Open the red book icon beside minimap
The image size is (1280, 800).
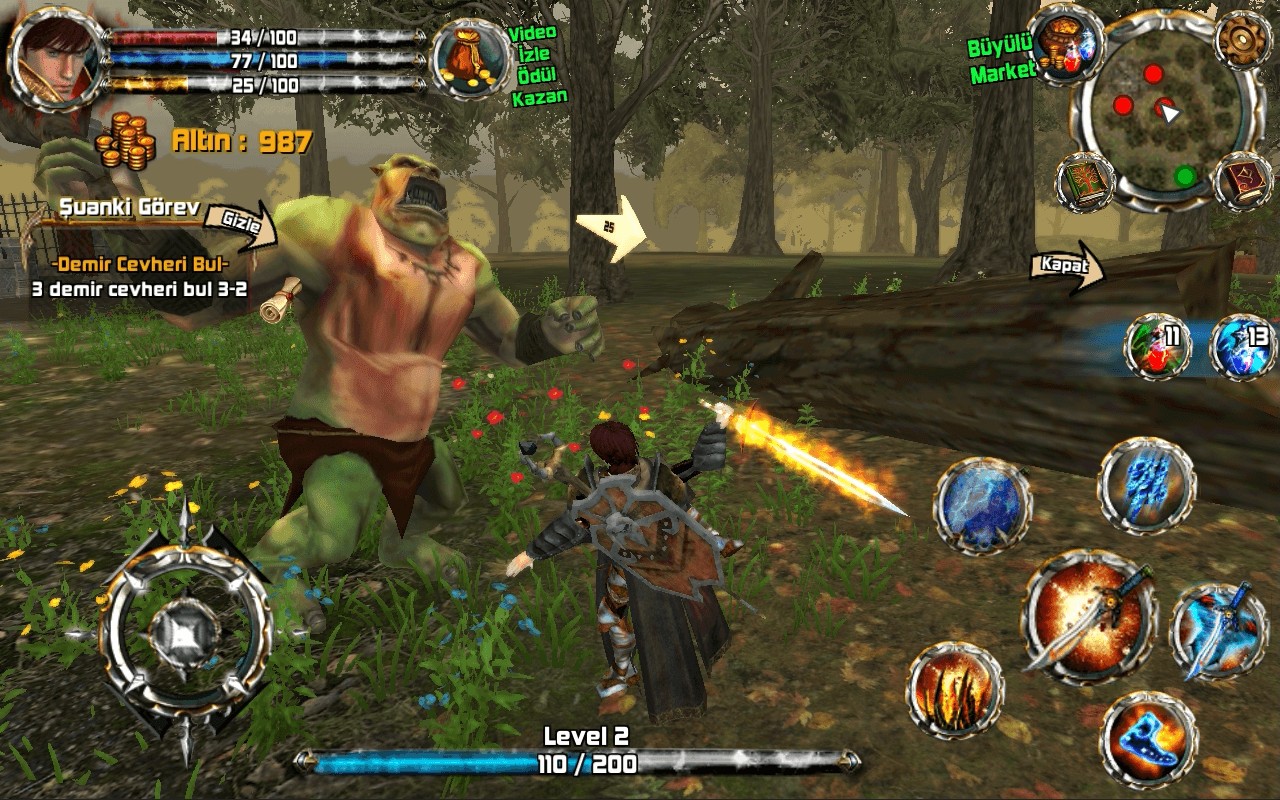[1242, 182]
